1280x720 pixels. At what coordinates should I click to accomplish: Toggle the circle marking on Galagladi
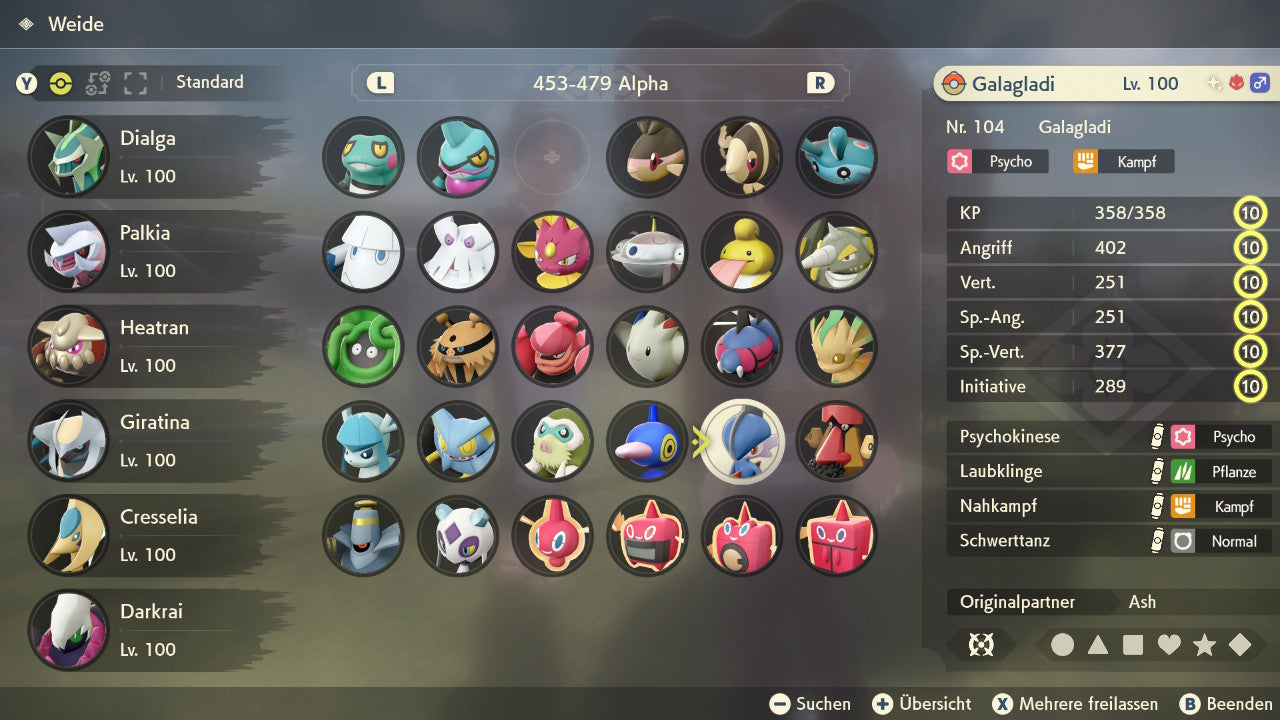pyautogui.click(x=1064, y=645)
